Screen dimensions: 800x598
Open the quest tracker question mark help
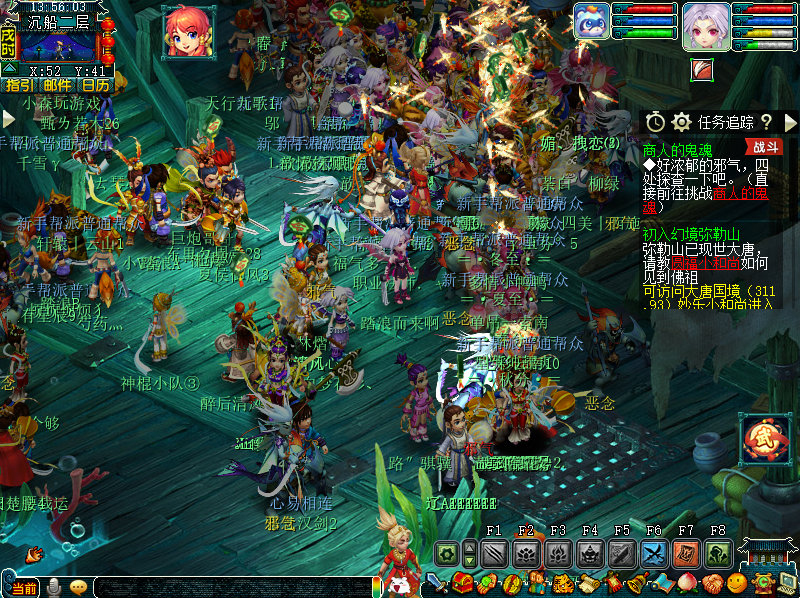click(x=766, y=122)
